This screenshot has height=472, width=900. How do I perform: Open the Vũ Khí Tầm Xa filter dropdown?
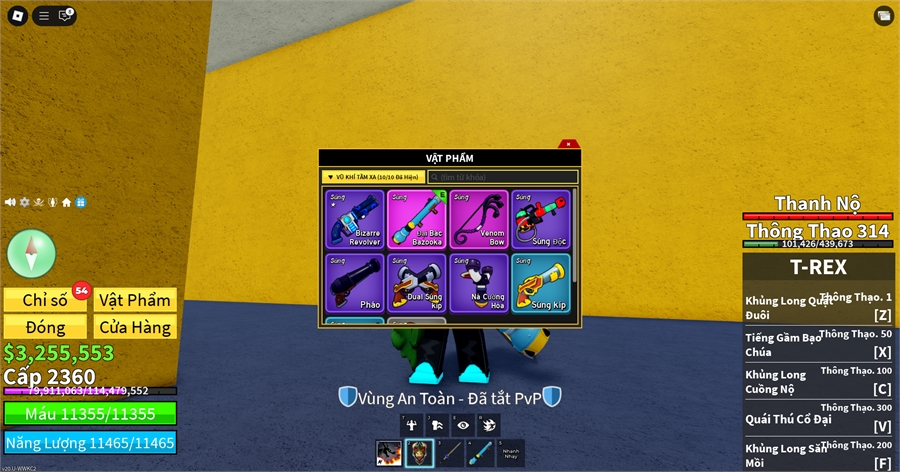[x=373, y=177]
